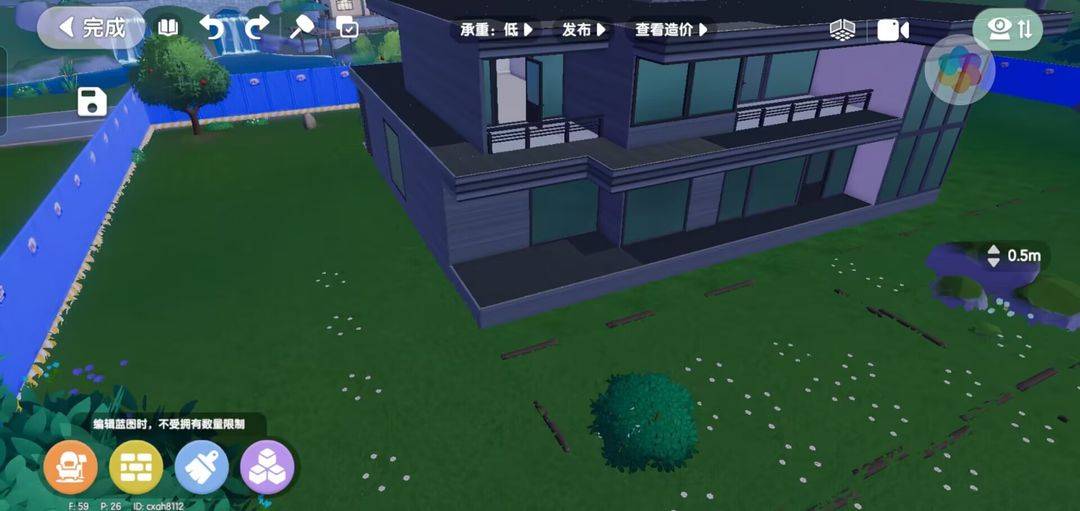Toggle the grid floor view icon
The width and height of the screenshot is (1080, 511).
click(842, 30)
